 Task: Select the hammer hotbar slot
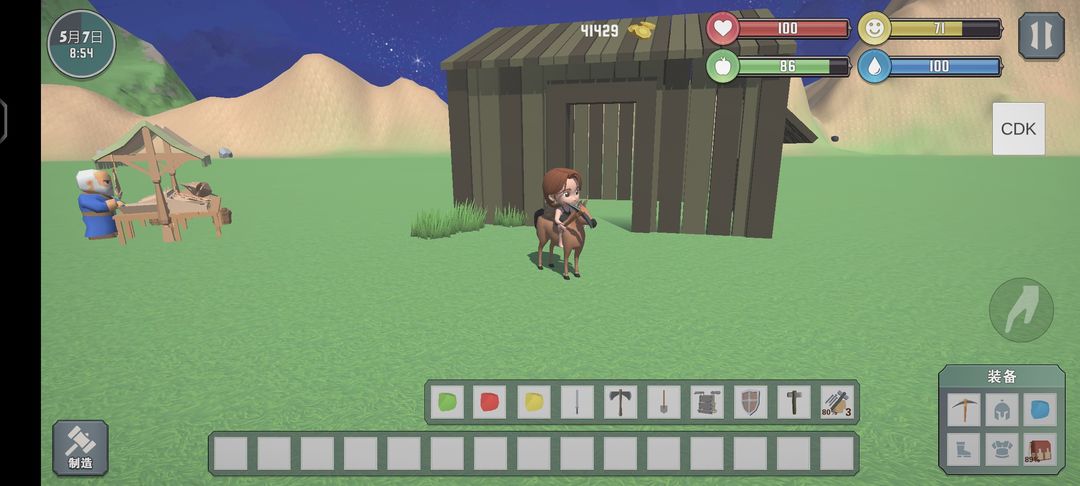coord(793,402)
